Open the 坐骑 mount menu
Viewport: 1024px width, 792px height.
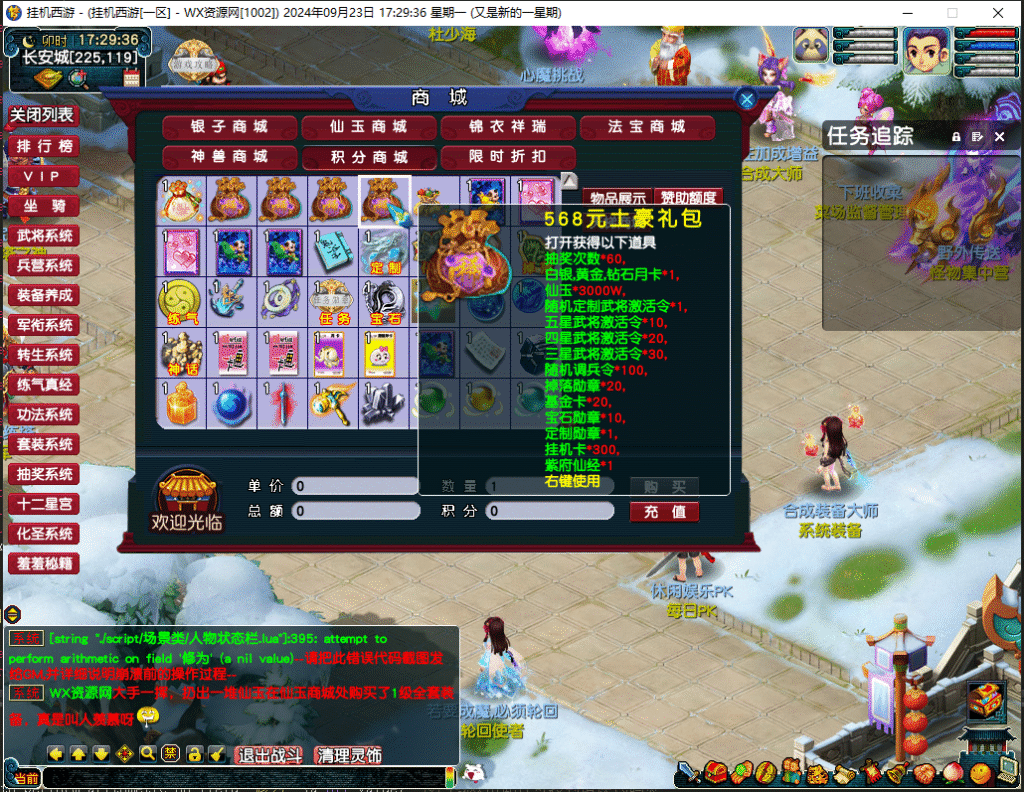pyautogui.click(x=44, y=206)
